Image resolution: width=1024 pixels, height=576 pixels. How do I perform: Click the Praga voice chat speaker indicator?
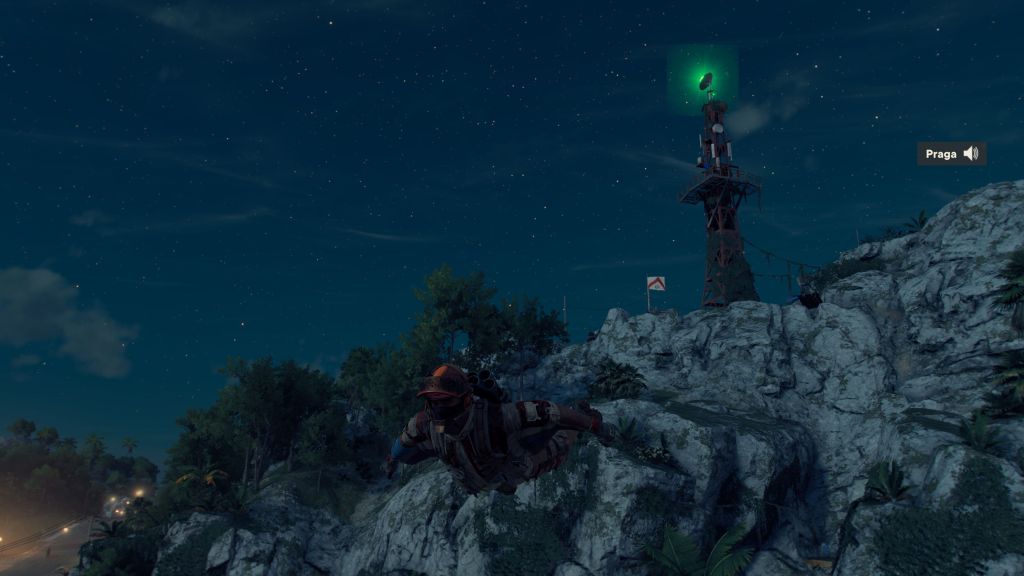[x=970, y=153]
